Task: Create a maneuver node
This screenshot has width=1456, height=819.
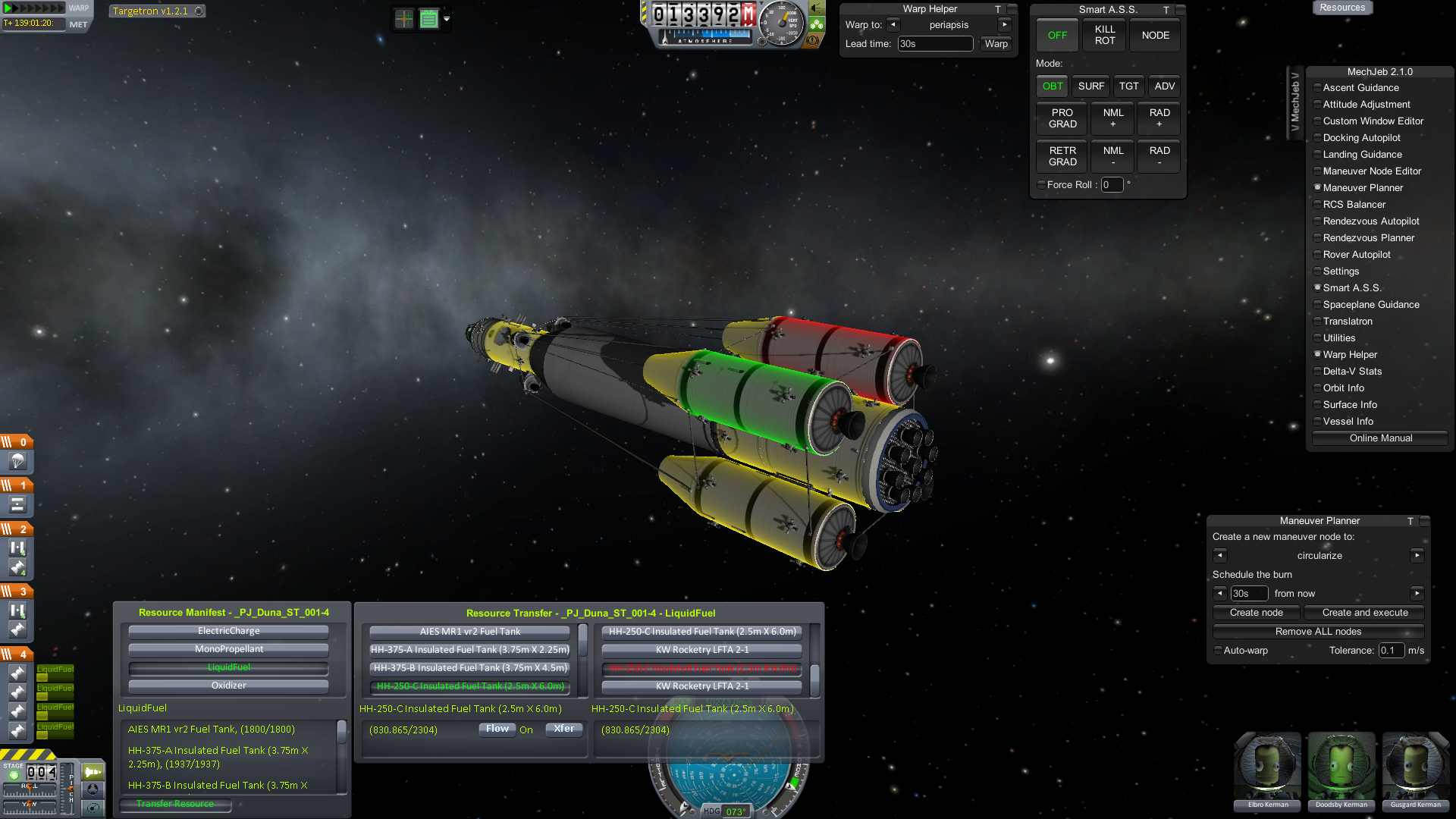Action: 1256,613
